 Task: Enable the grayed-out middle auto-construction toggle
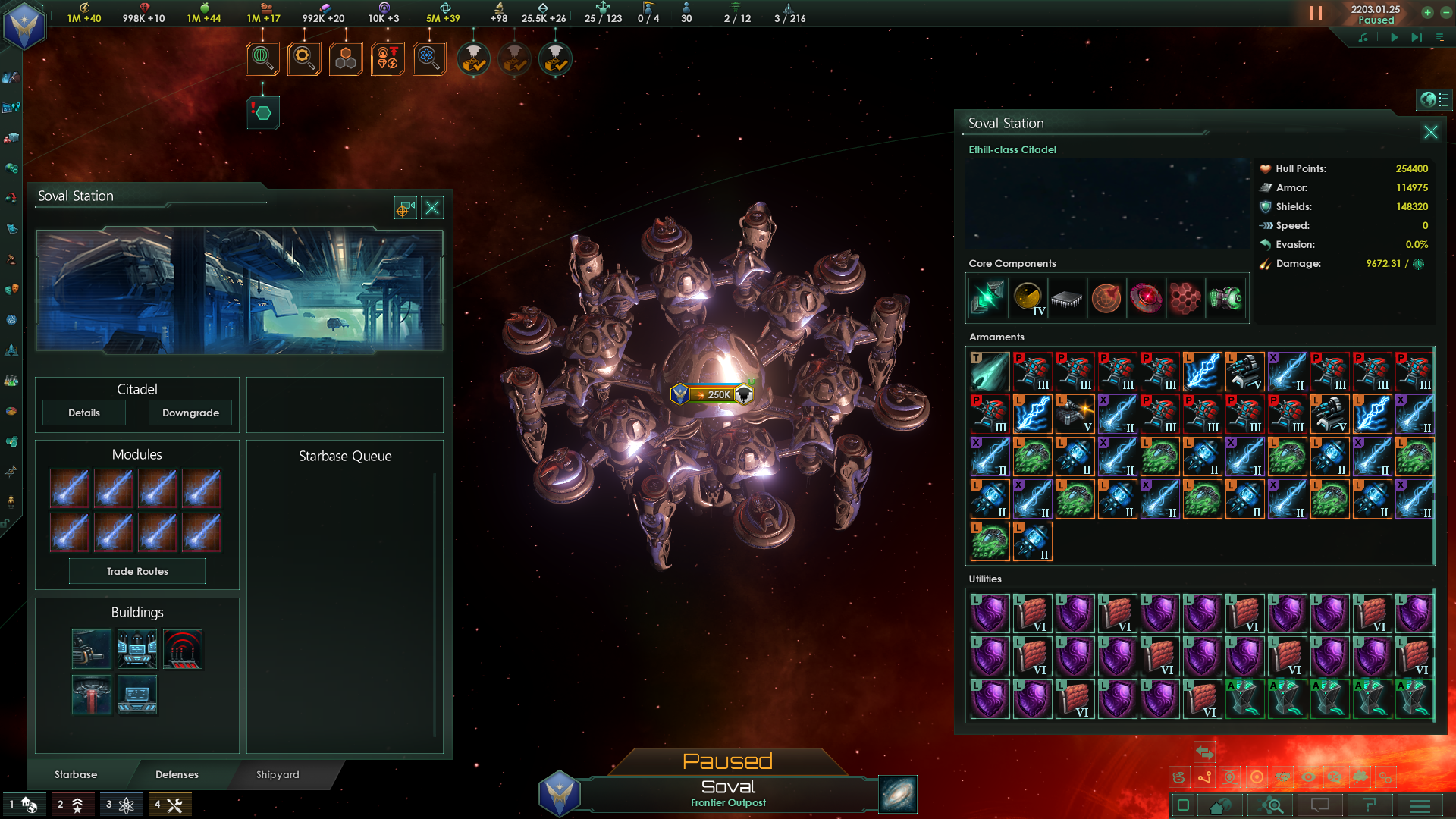514,59
